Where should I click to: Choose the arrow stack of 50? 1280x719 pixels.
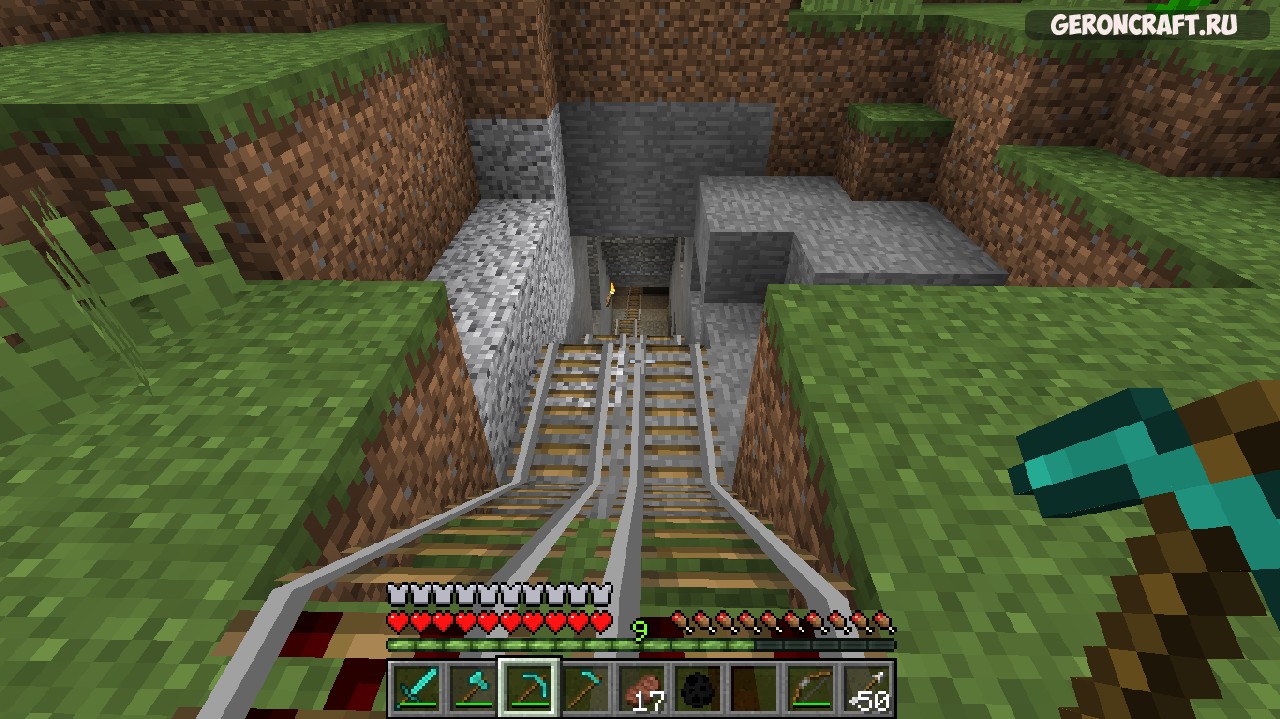(x=866, y=687)
